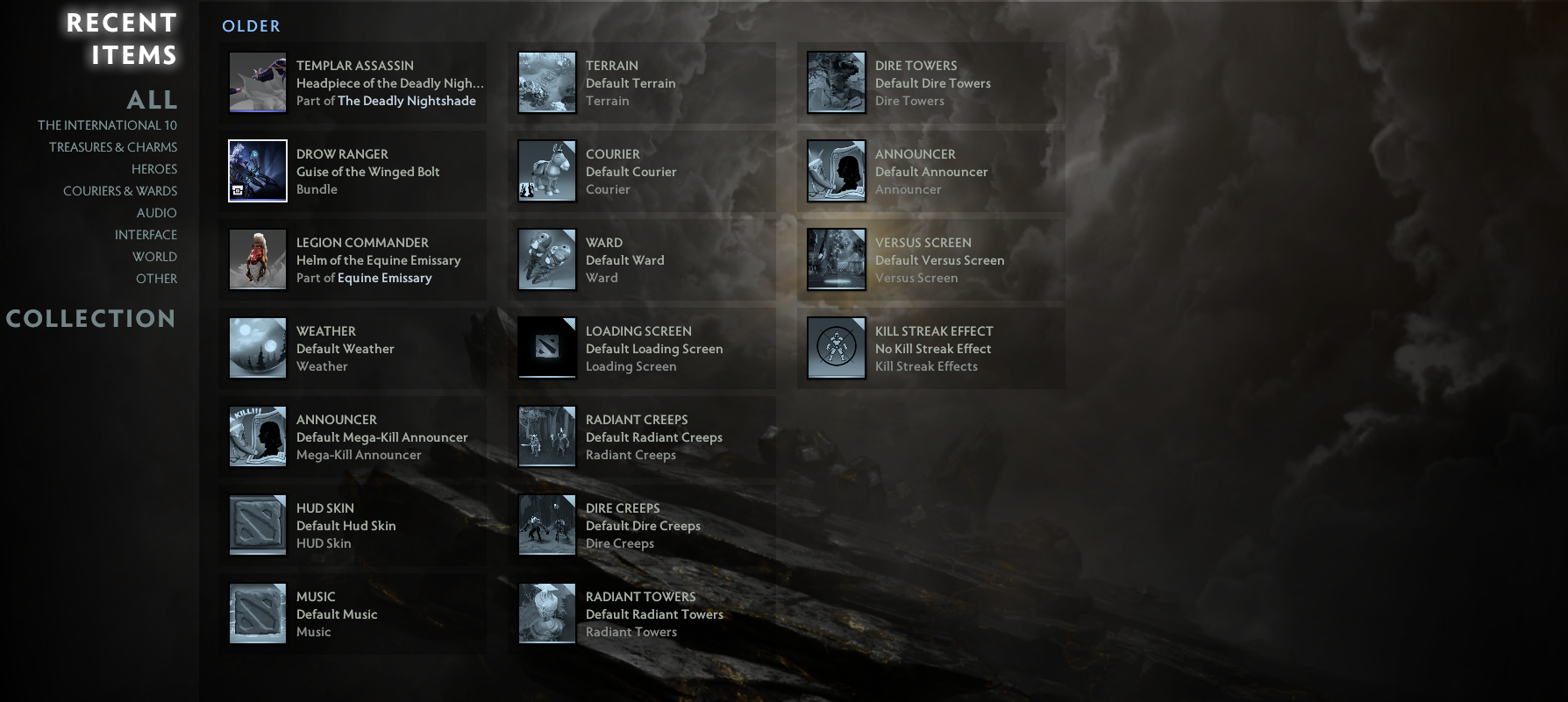Open the Default Courier item icon
This screenshot has width=1568, height=702.
[545, 170]
